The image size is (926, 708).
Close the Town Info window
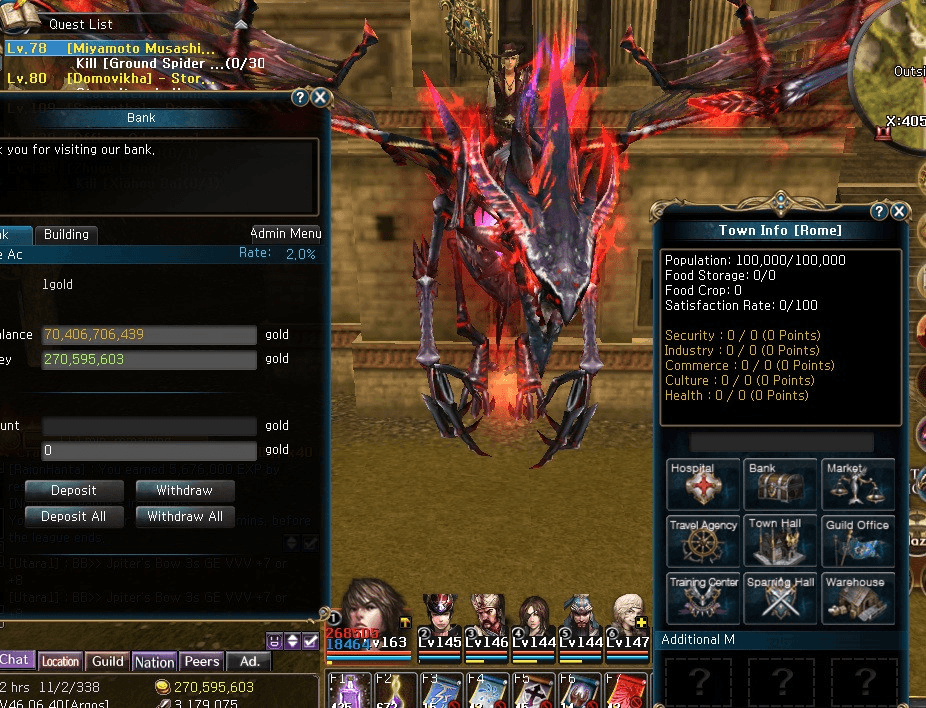click(899, 211)
